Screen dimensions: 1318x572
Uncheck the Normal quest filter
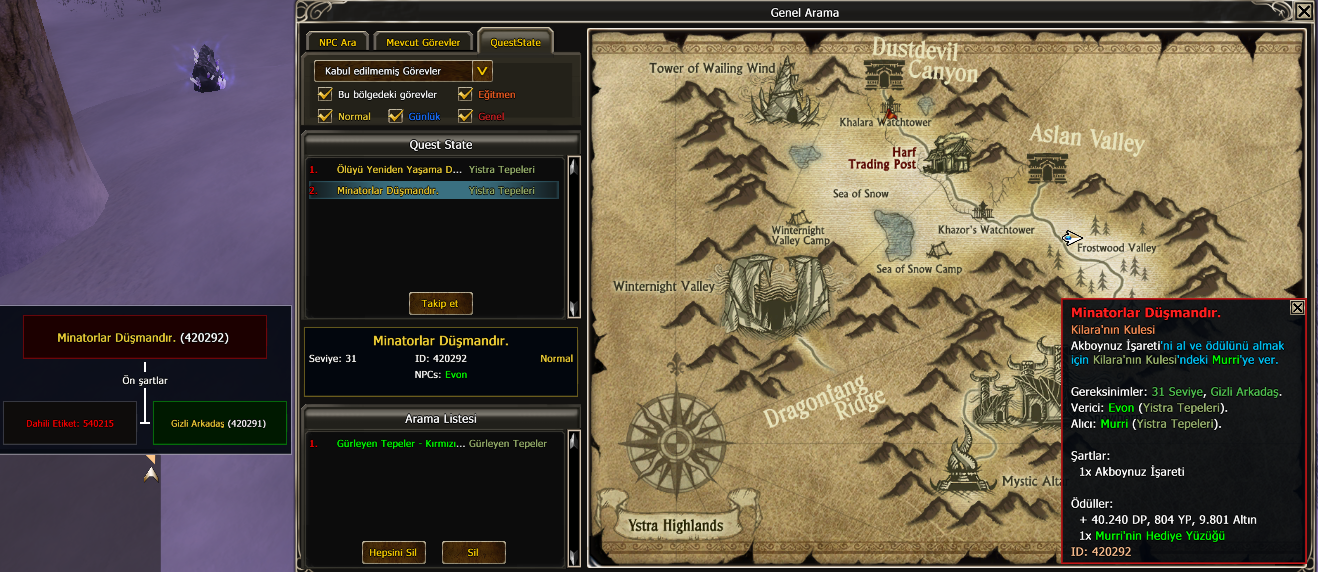click(325, 117)
